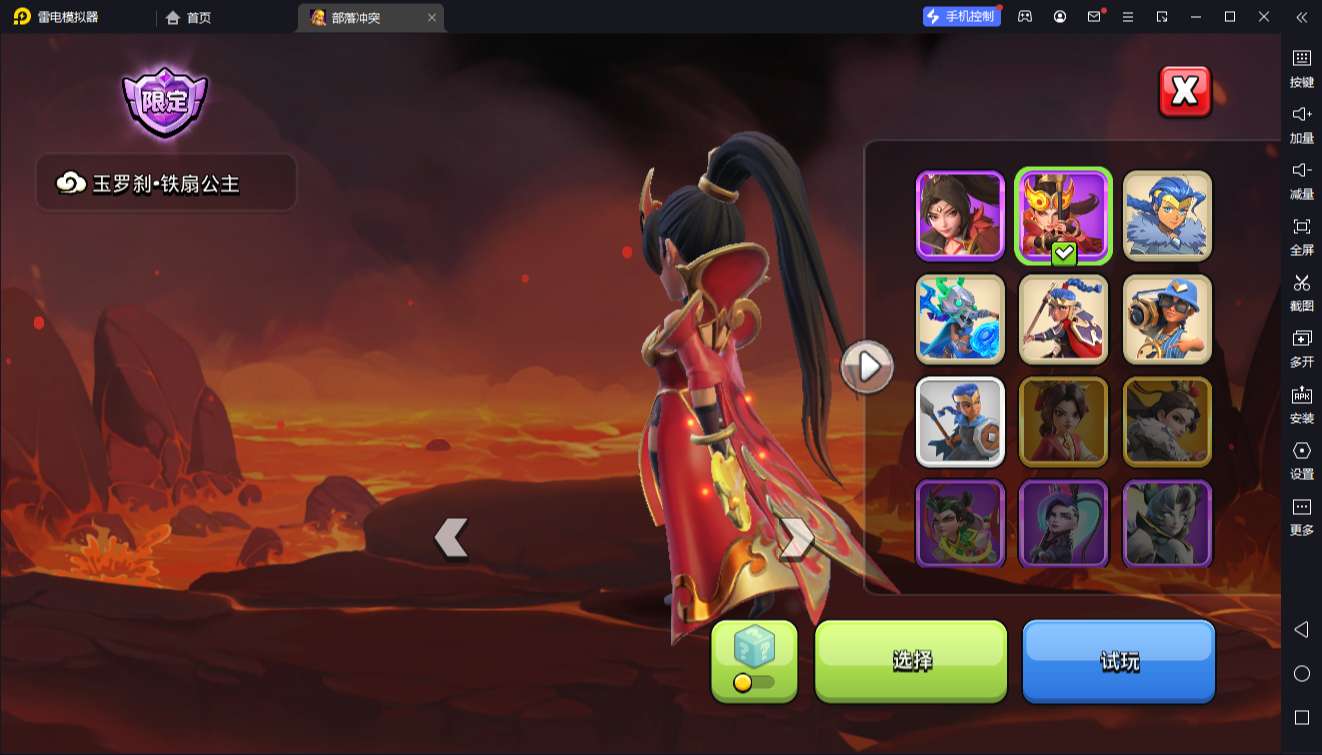Viewport: 1322px width, 755px height.
Task: Close the skin selection screen with red X
Action: (1185, 92)
